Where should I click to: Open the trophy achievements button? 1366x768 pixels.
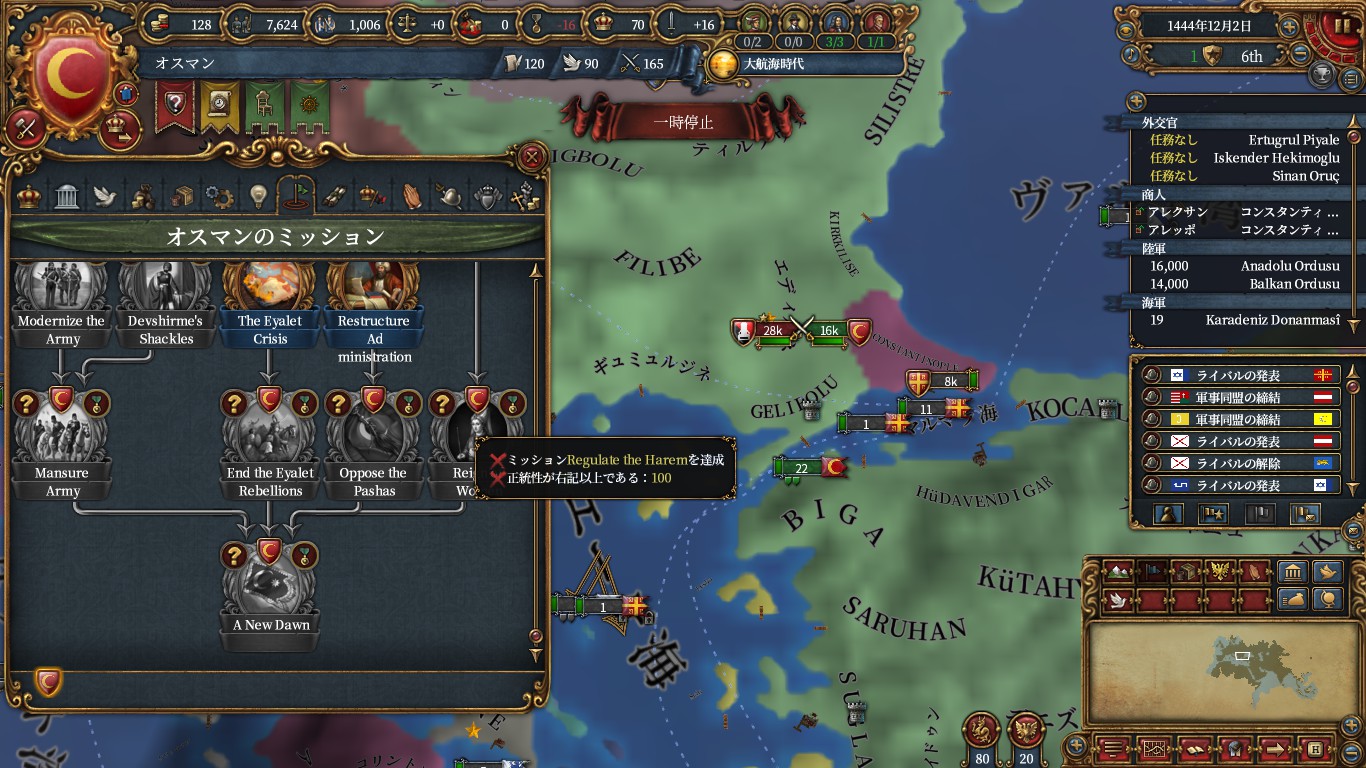[x=1322, y=76]
